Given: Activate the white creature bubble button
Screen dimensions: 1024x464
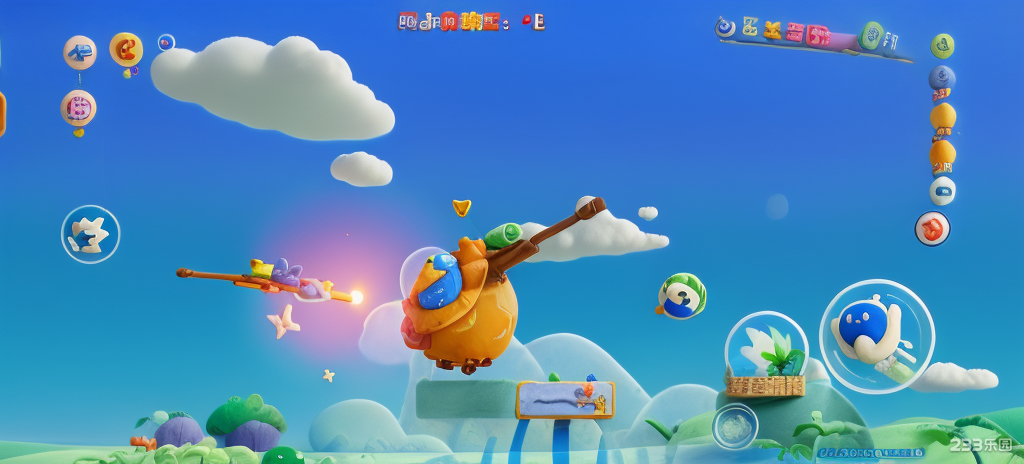Looking at the screenshot, I should pyautogui.click(x=90, y=234).
